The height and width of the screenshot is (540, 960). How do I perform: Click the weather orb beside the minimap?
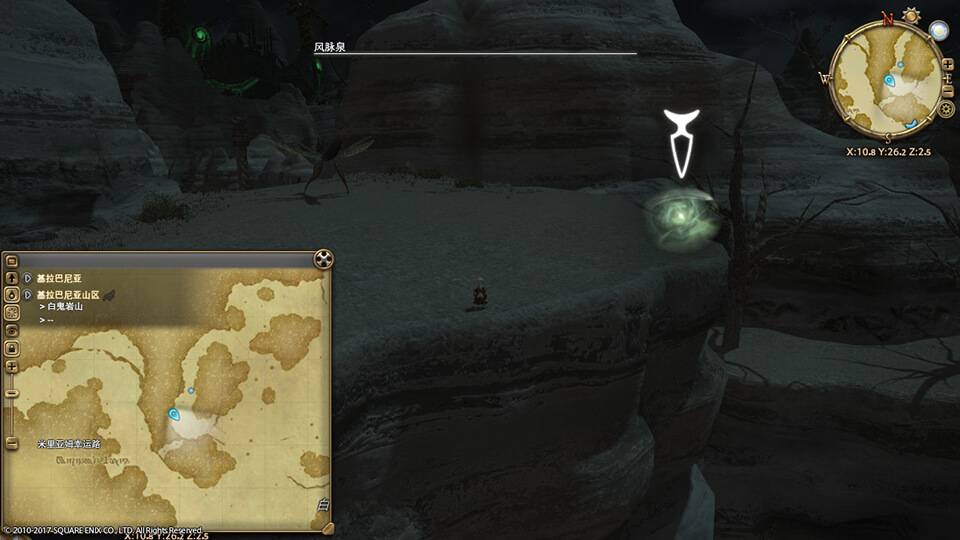click(938, 31)
